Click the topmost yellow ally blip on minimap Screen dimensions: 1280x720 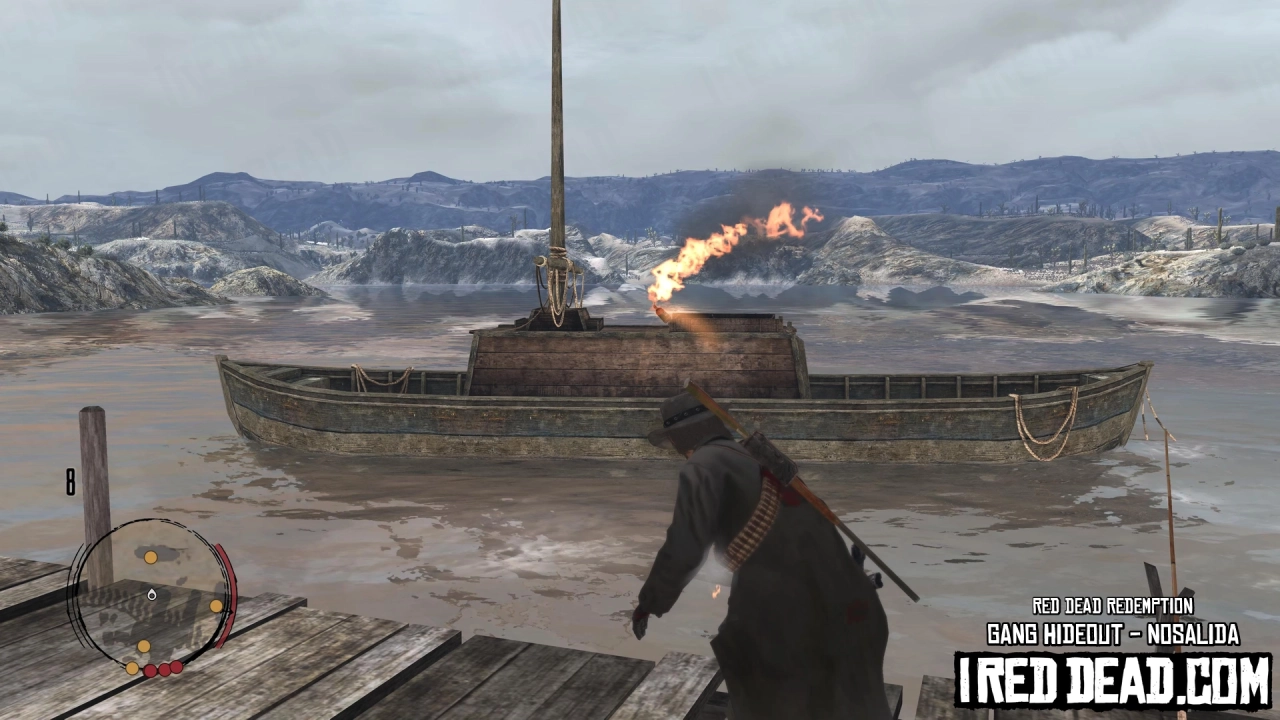click(150, 557)
